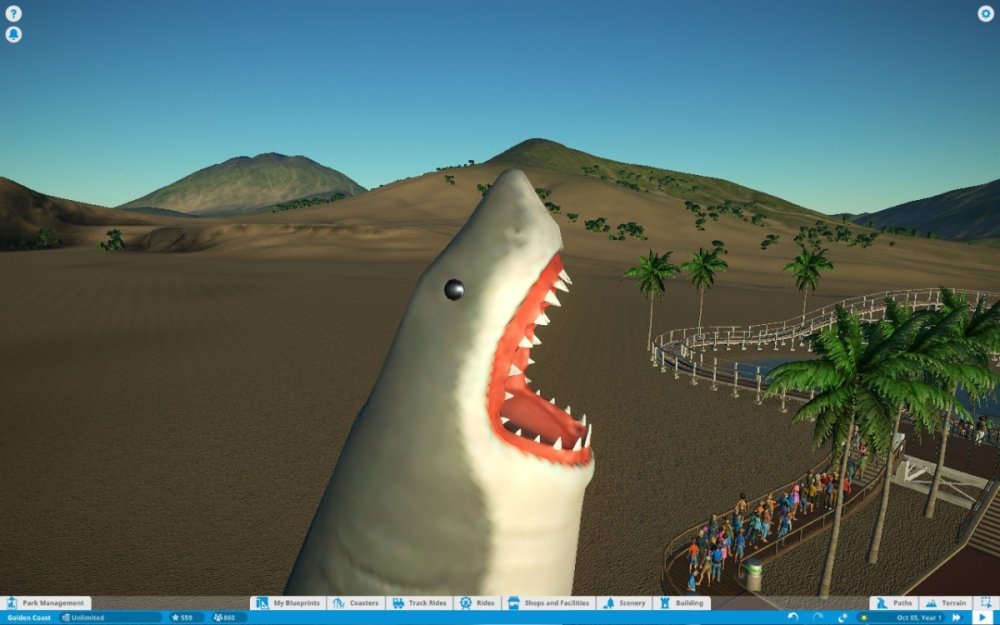Open the My Blueprints tab

click(x=288, y=603)
